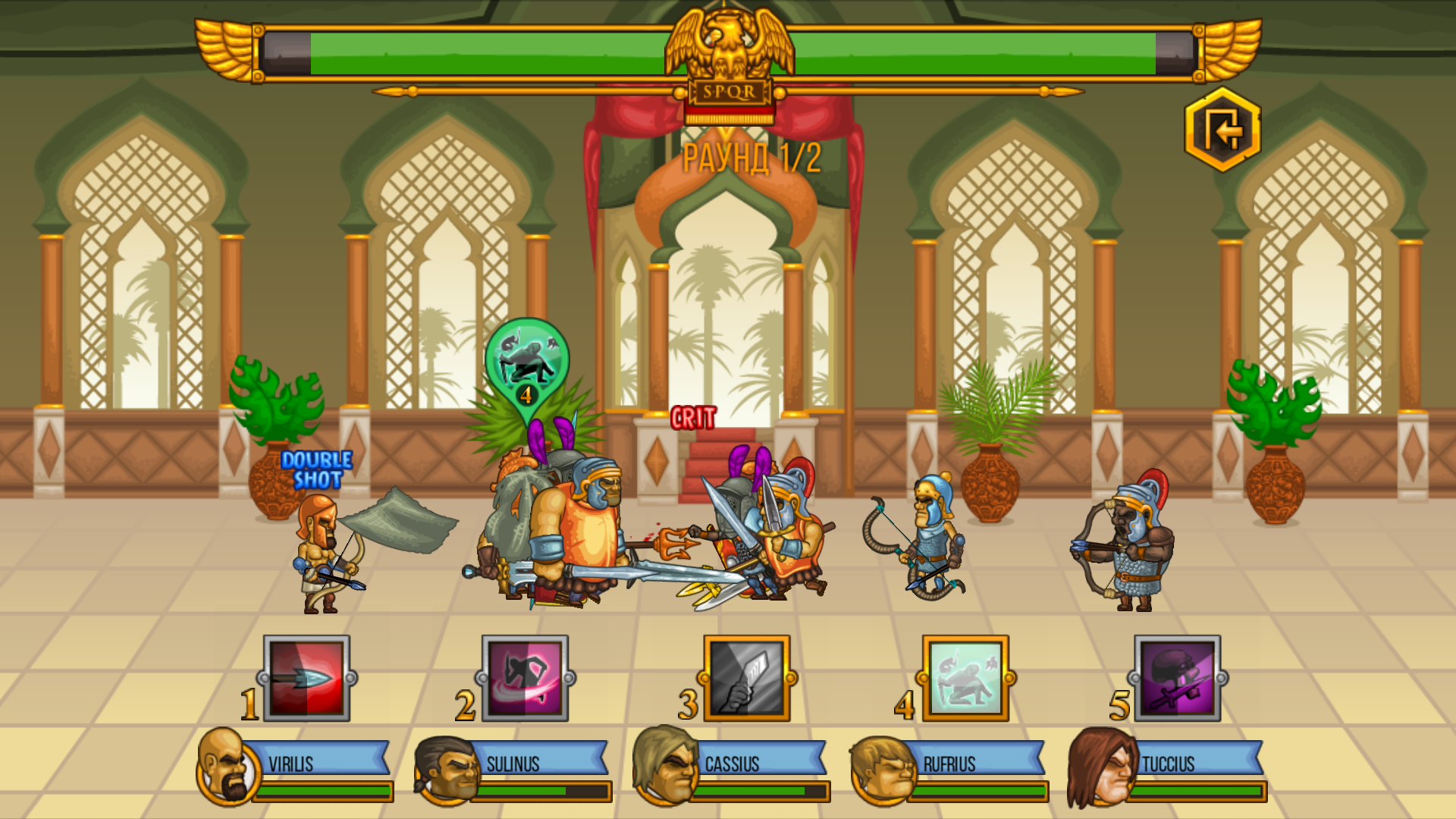Screen dimensions: 1456x819
Task: Select the blue-helmeted archer in the arena
Action: point(930,546)
